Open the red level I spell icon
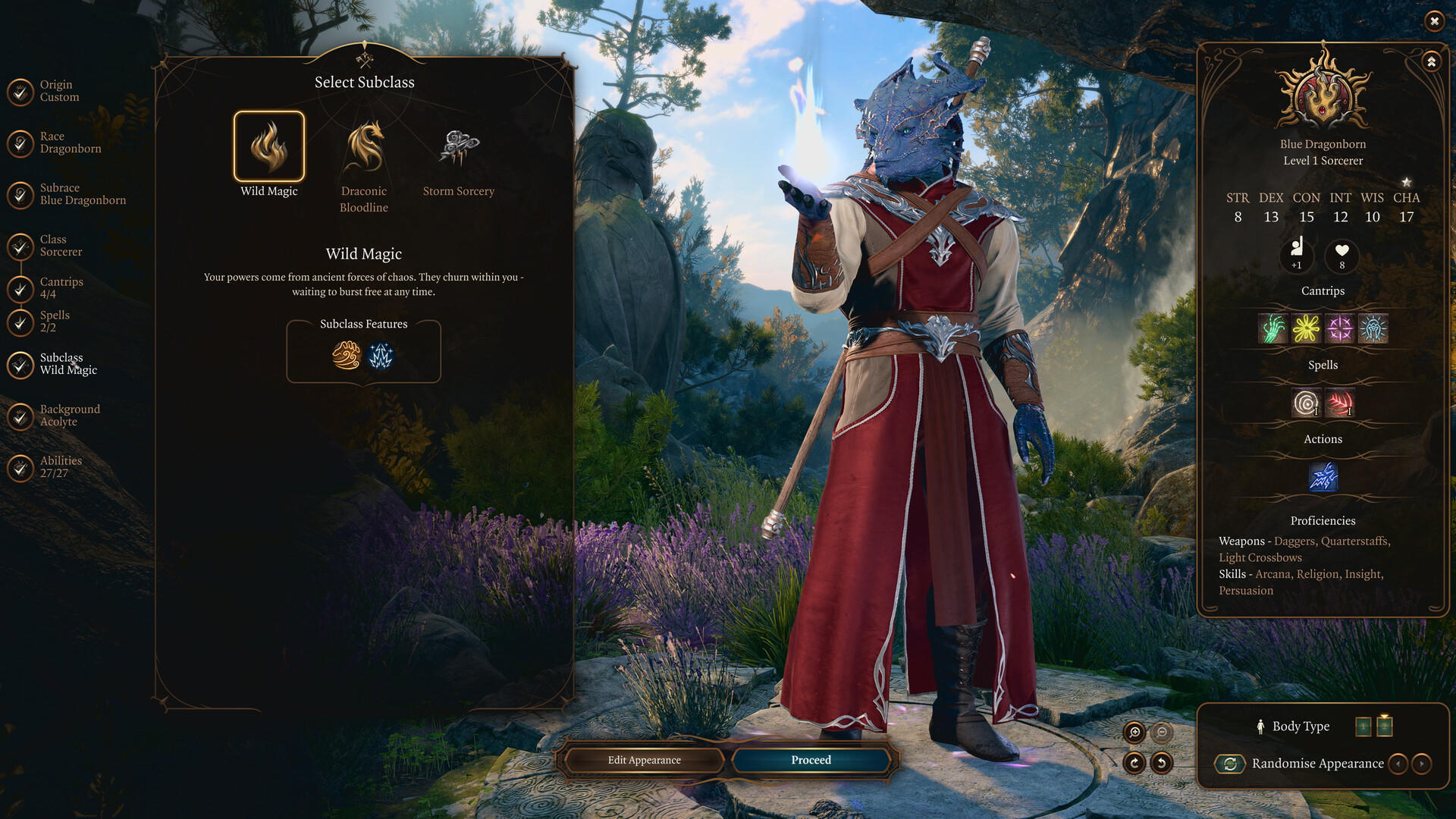The image size is (1456, 819). click(x=1339, y=403)
